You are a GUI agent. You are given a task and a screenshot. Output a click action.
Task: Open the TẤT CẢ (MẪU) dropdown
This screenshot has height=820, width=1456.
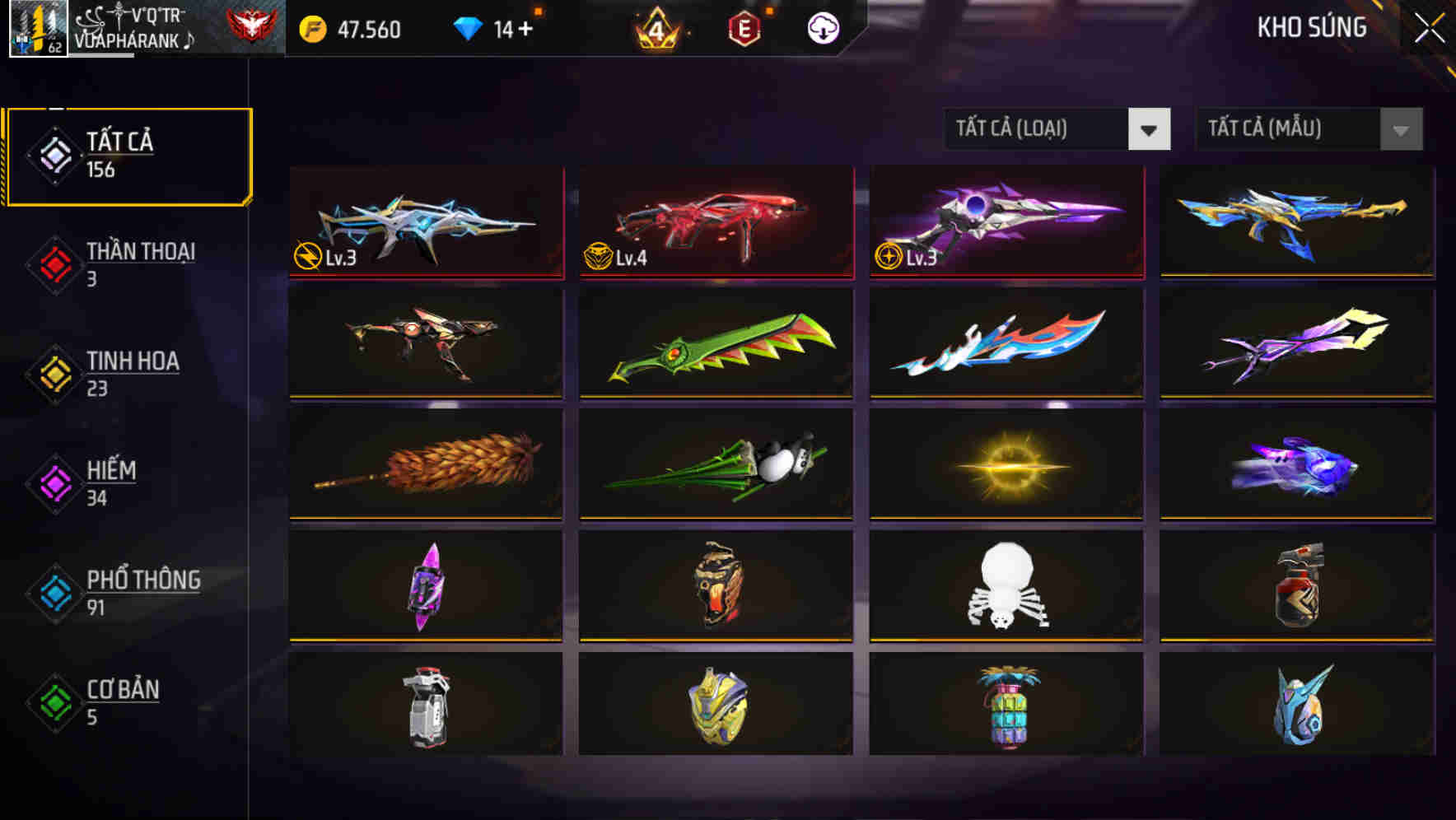coord(1306,129)
